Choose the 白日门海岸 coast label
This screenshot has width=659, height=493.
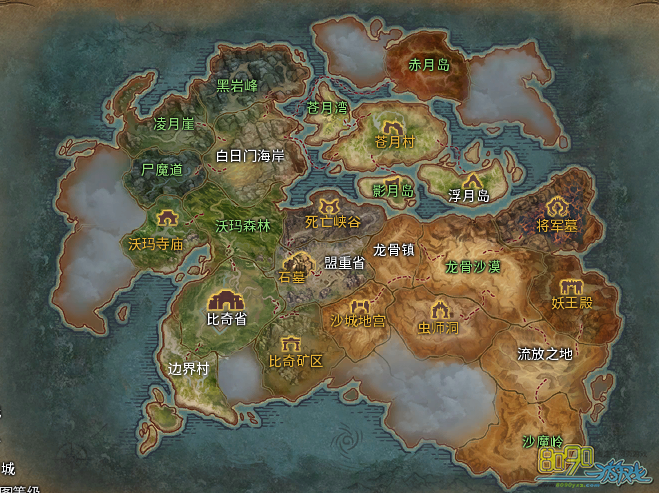251,156
